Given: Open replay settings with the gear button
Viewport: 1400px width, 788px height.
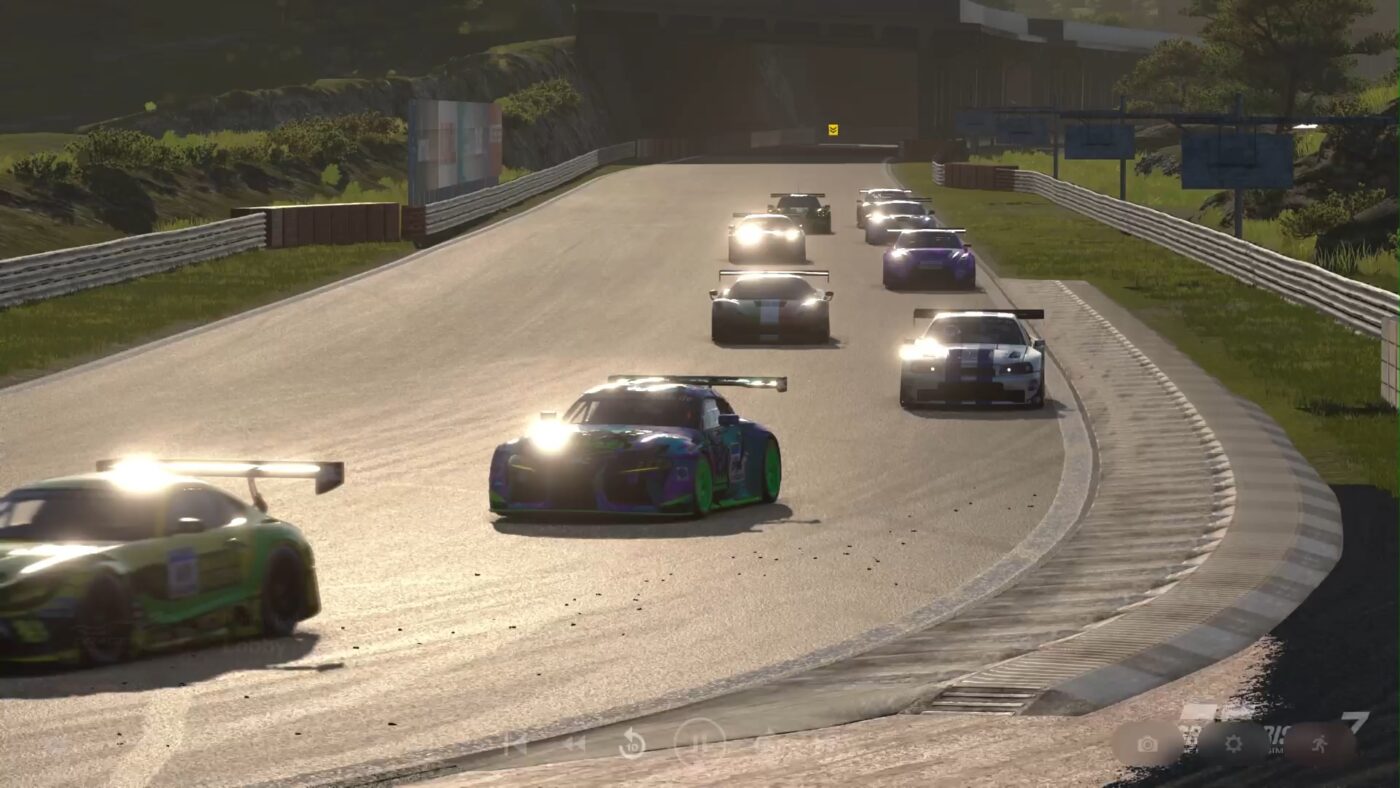Looking at the screenshot, I should pyautogui.click(x=1233, y=744).
